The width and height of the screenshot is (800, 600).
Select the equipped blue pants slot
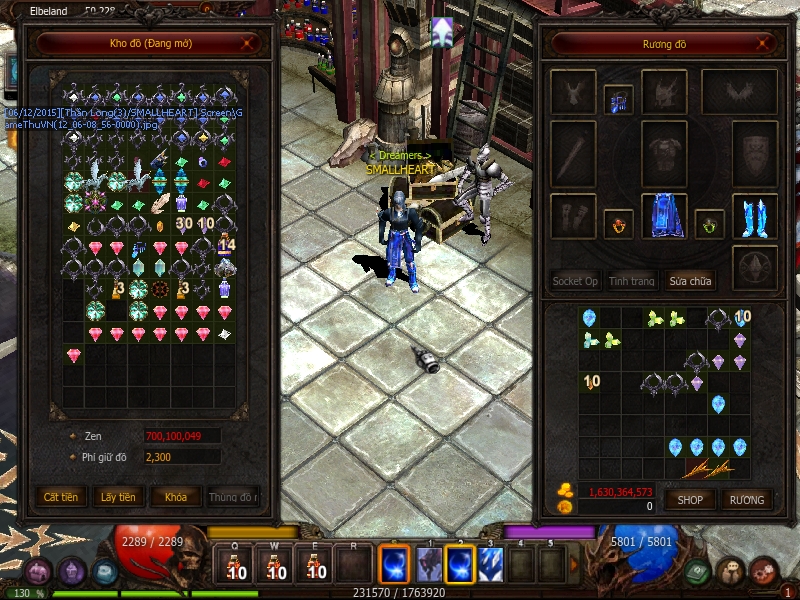[663, 216]
